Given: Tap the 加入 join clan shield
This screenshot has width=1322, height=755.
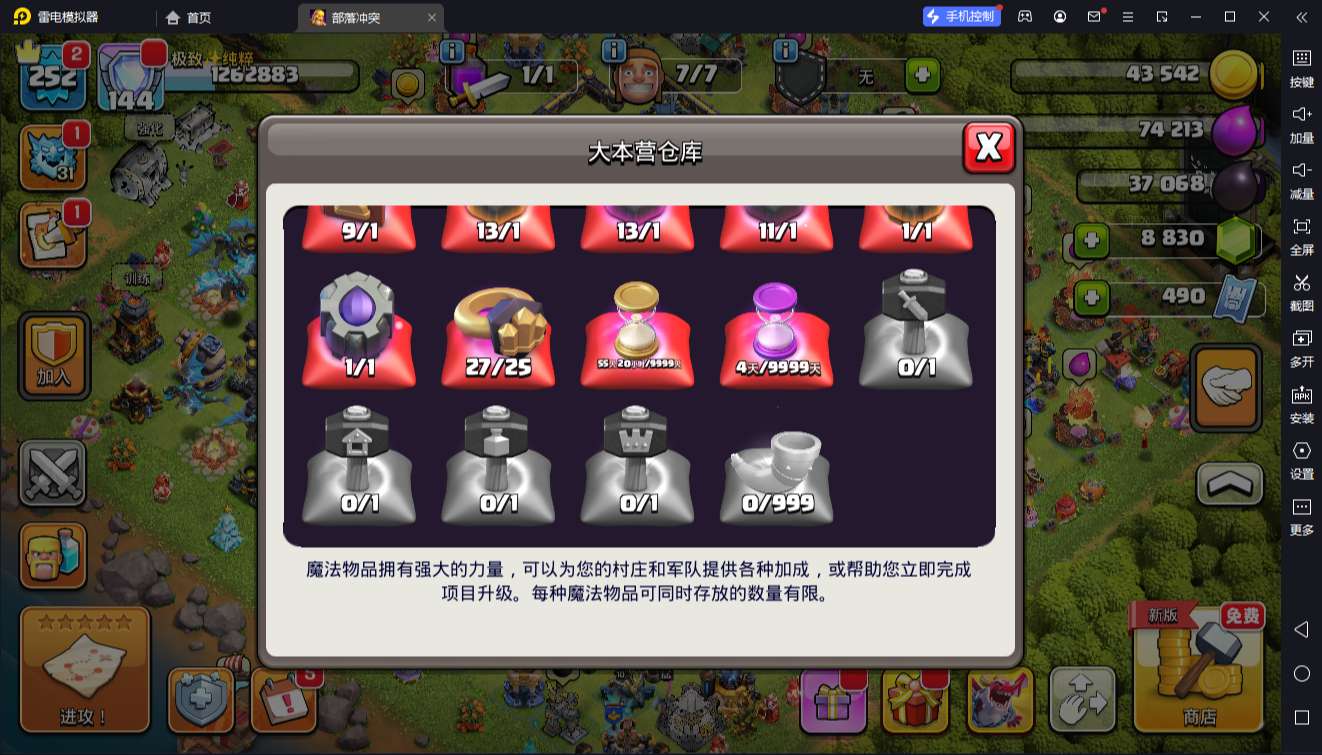Looking at the screenshot, I should point(54,355).
